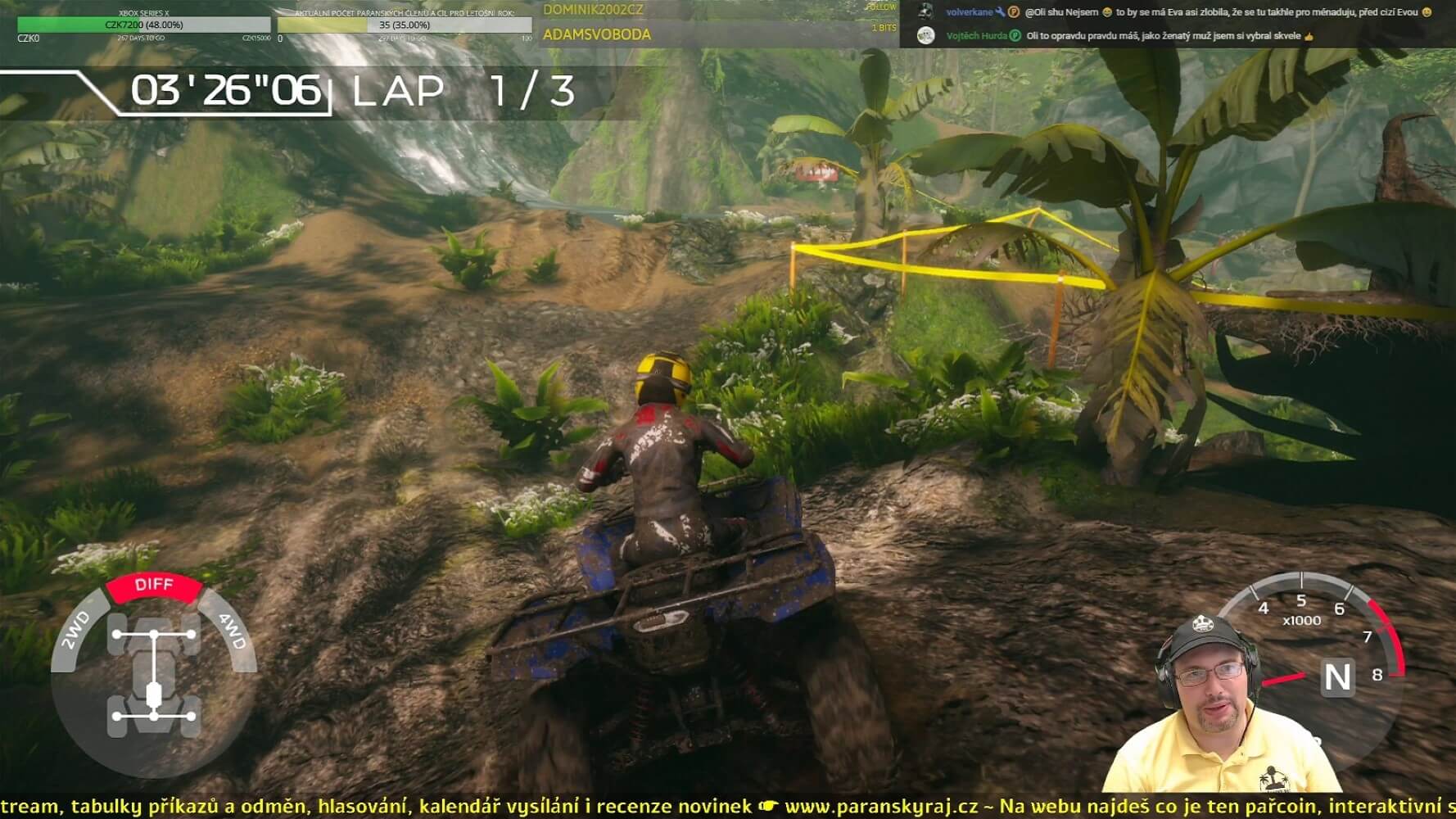This screenshot has width=1456, height=819.
Task: Activate the red DIFF lock segment
Action: point(154,586)
